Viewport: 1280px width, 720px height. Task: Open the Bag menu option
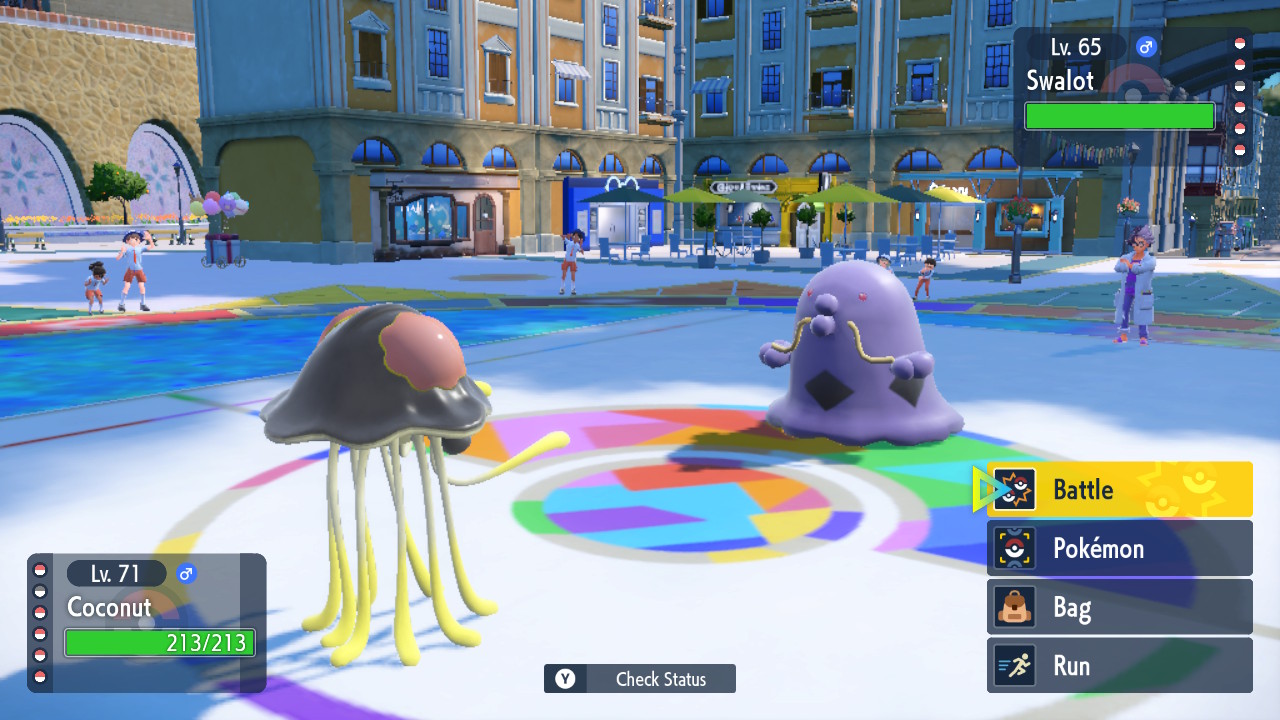click(1119, 607)
